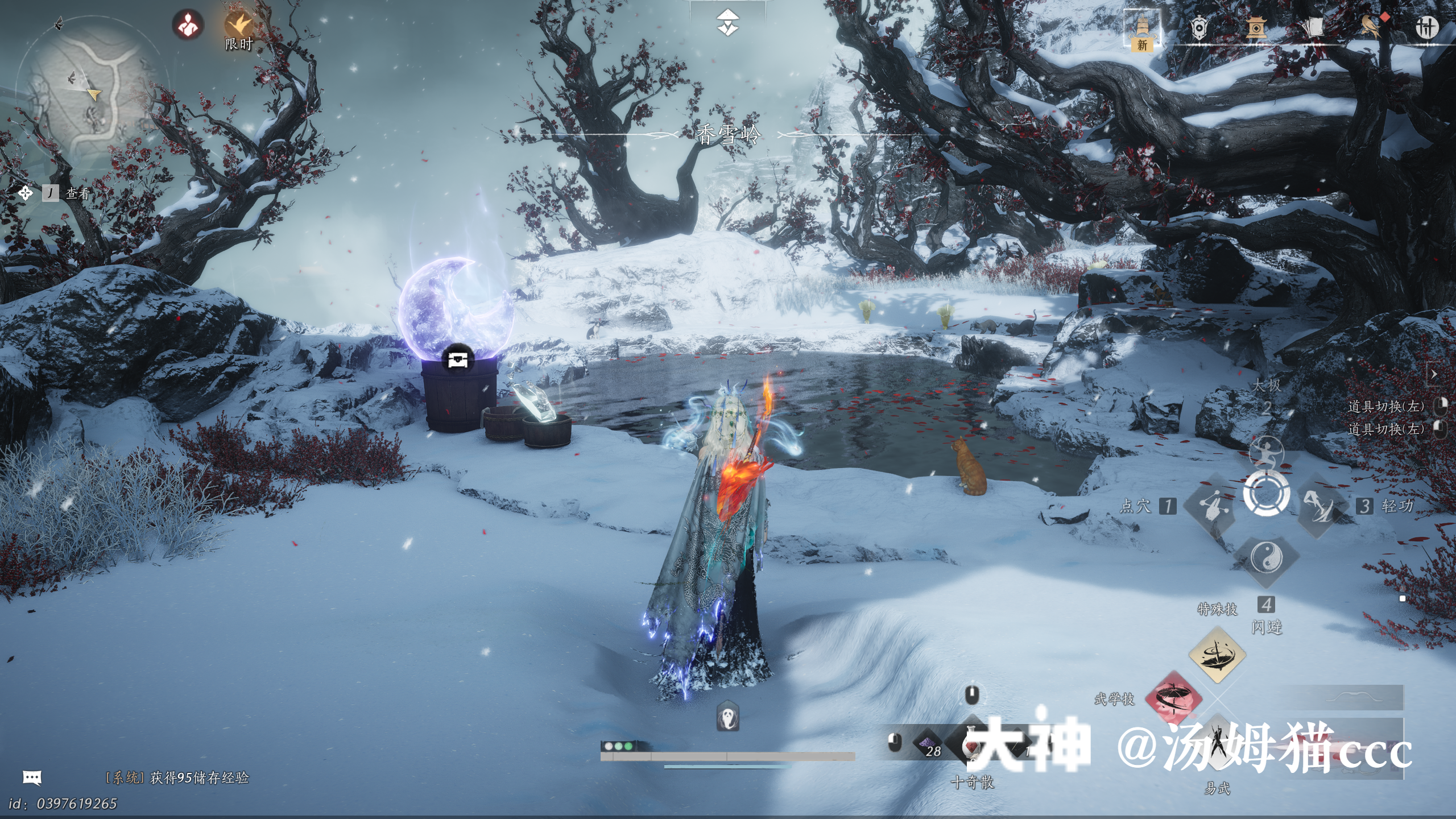
Task: Open the chat bubble icon
Action: [x=32, y=777]
